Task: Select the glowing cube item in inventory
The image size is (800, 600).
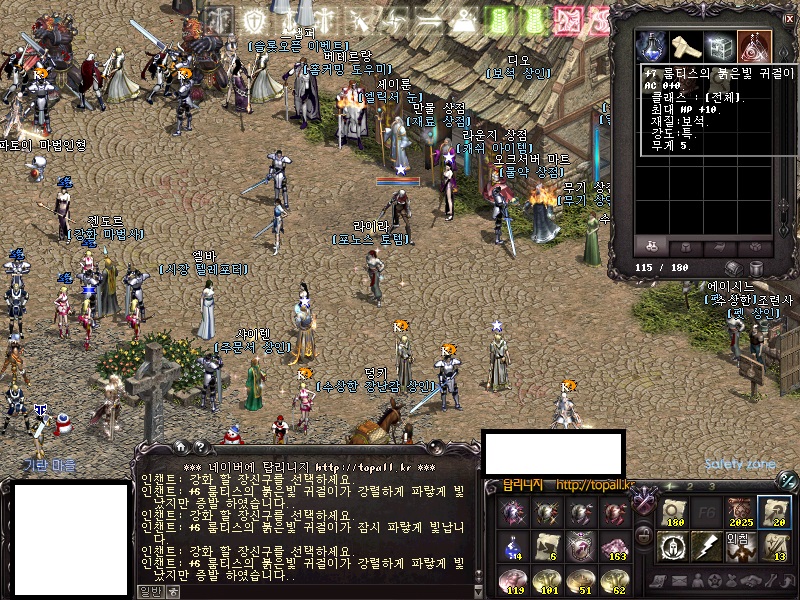Action: click(x=719, y=47)
